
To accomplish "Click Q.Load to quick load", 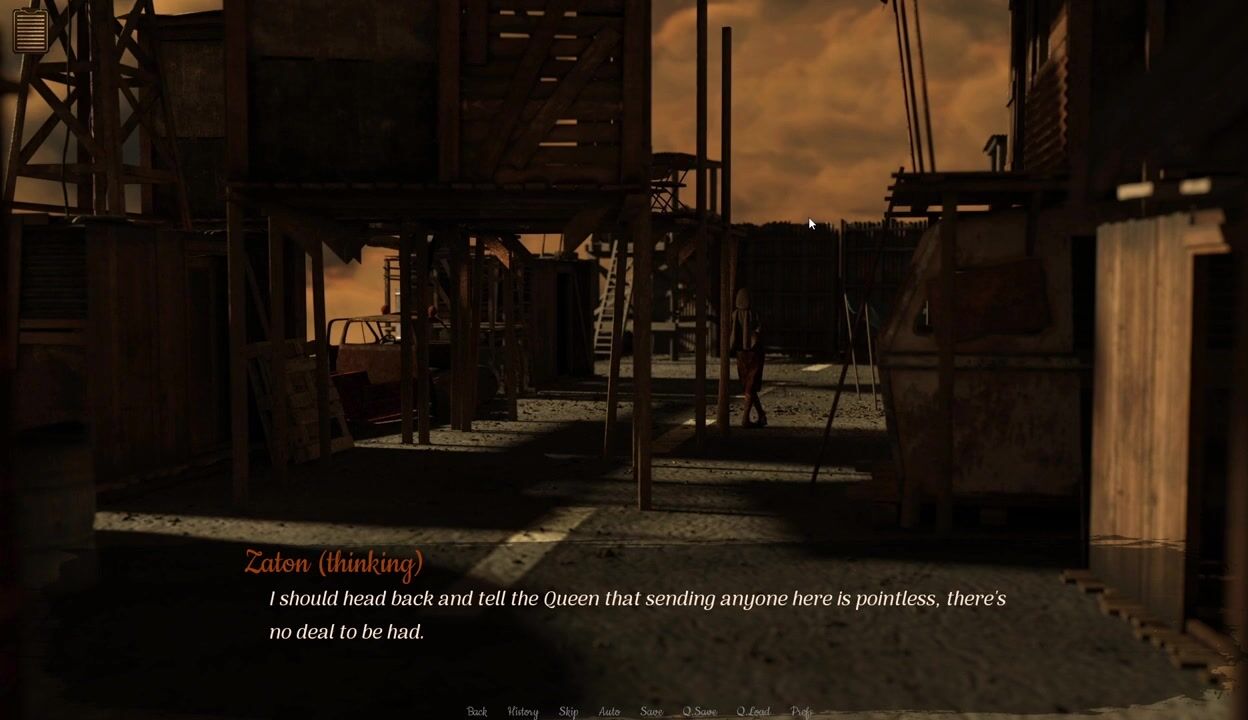I will tap(753, 711).
